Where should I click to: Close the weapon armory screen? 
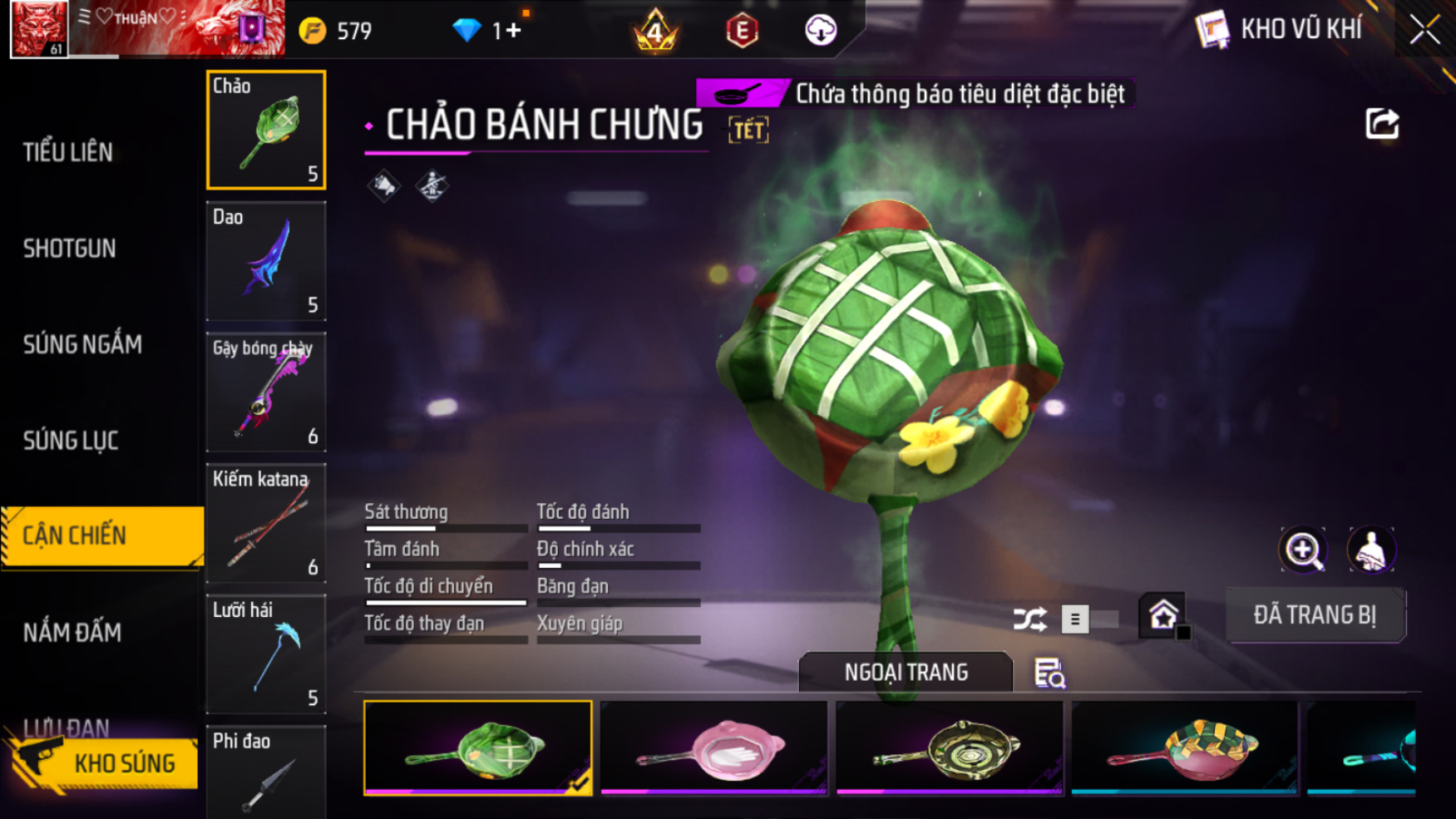pos(1424,31)
